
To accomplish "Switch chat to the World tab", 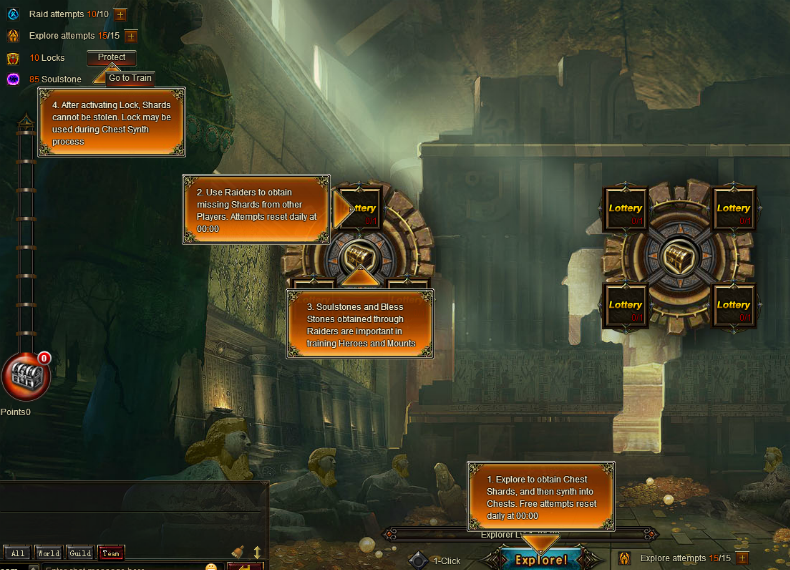I will 48,552.
